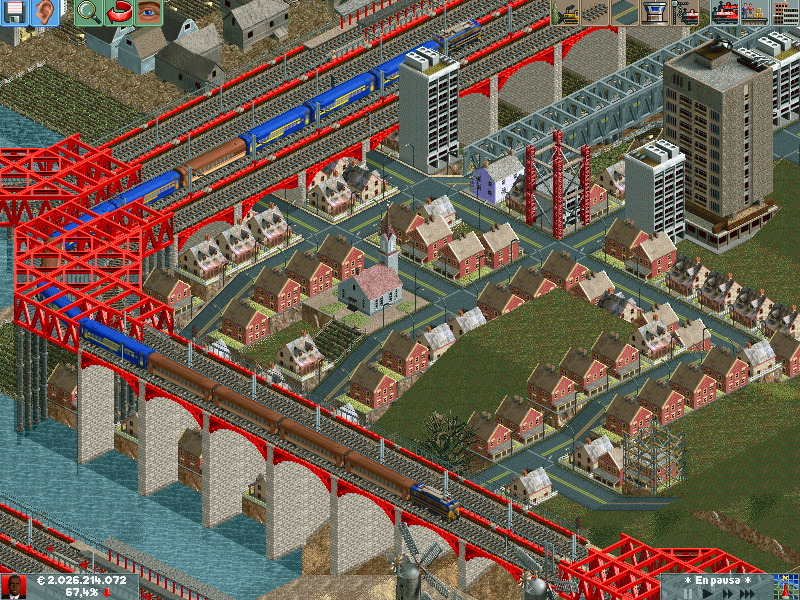The width and height of the screenshot is (800, 600).
Task: Open the towns and industries list
Action: [x=783, y=13]
